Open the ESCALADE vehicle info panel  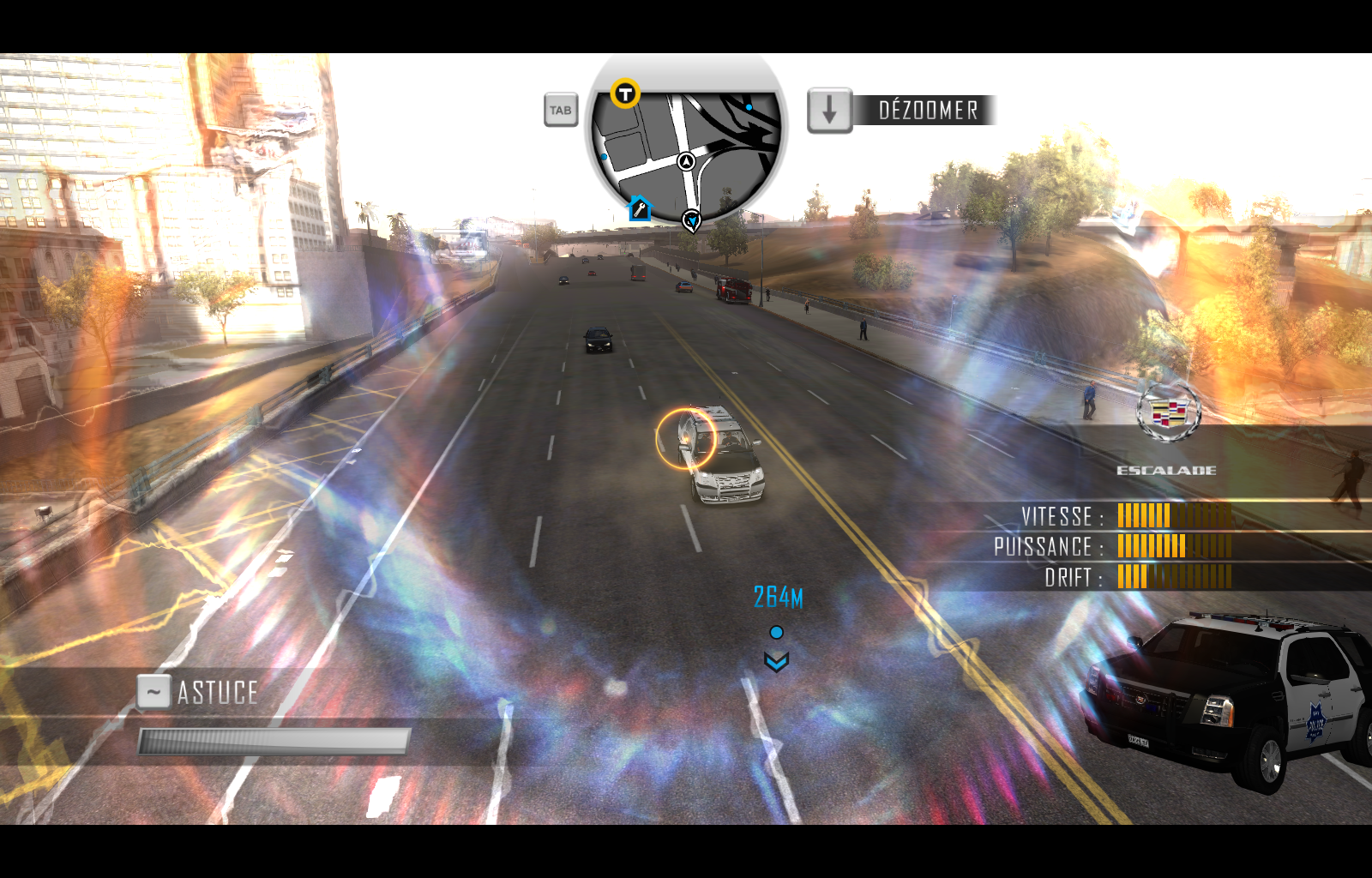[x=1168, y=469]
